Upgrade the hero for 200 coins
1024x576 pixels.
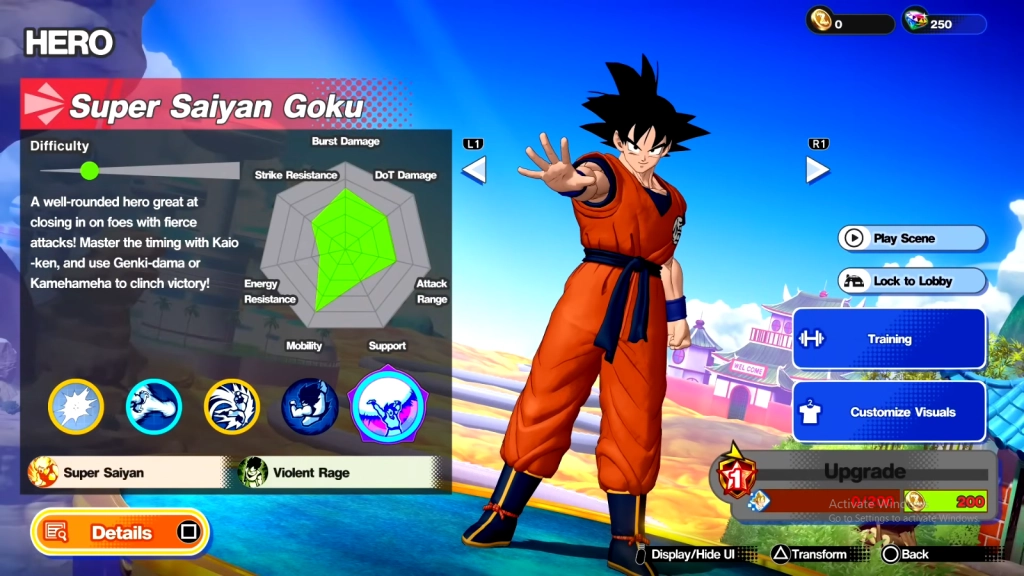coord(862,486)
